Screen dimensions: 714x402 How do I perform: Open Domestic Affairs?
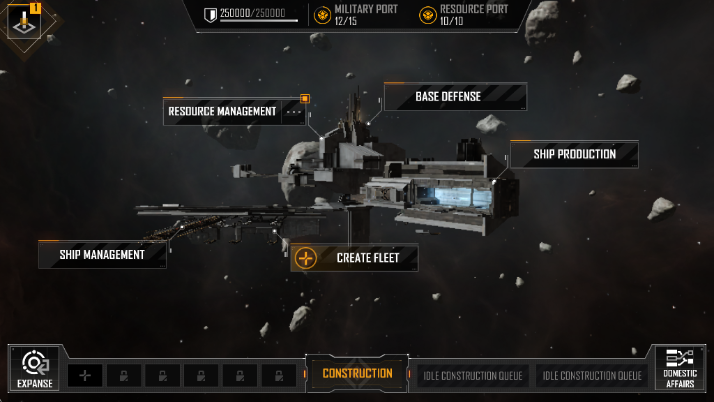coord(680,368)
